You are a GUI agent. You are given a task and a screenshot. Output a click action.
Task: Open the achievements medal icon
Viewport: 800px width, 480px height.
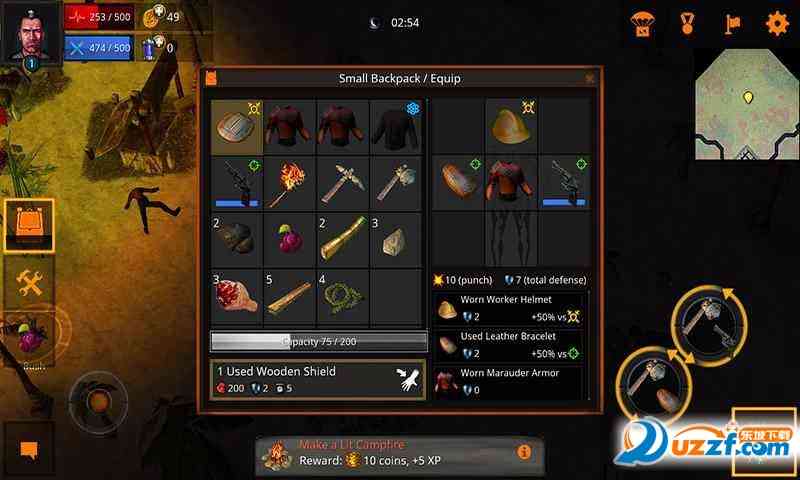(x=688, y=23)
